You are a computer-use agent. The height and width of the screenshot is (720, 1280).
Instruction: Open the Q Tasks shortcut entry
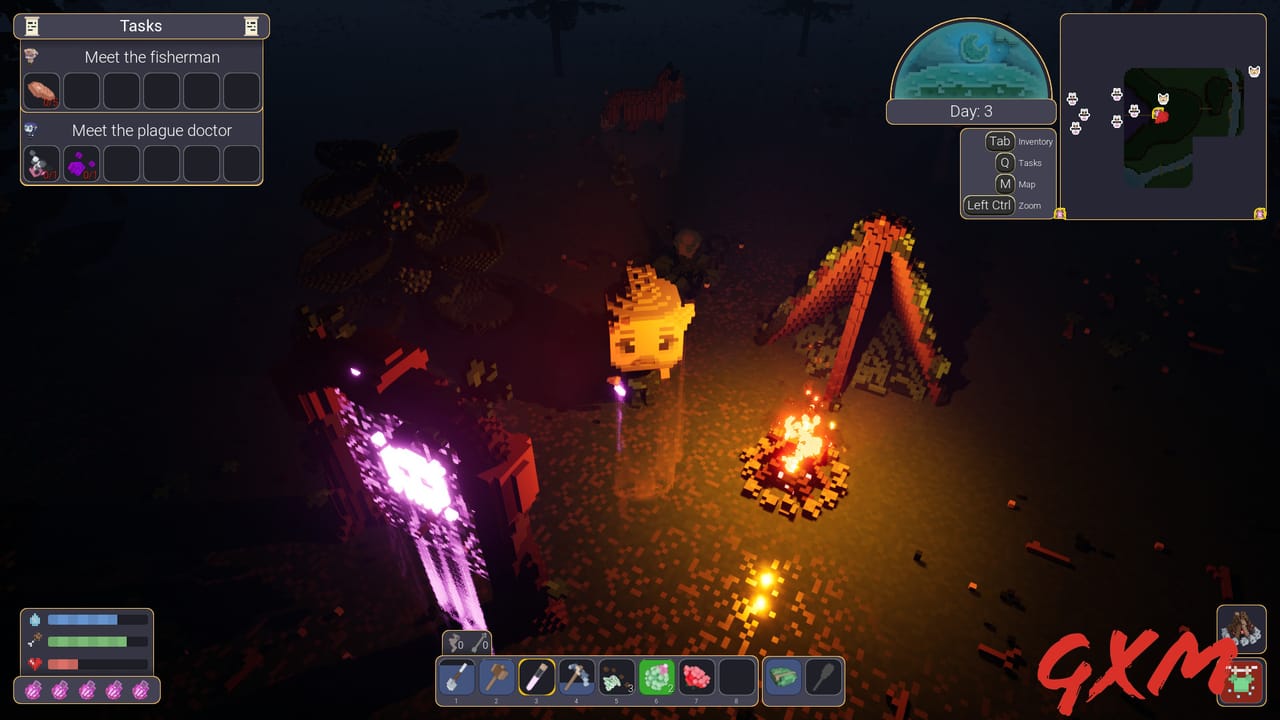click(x=1003, y=162)
